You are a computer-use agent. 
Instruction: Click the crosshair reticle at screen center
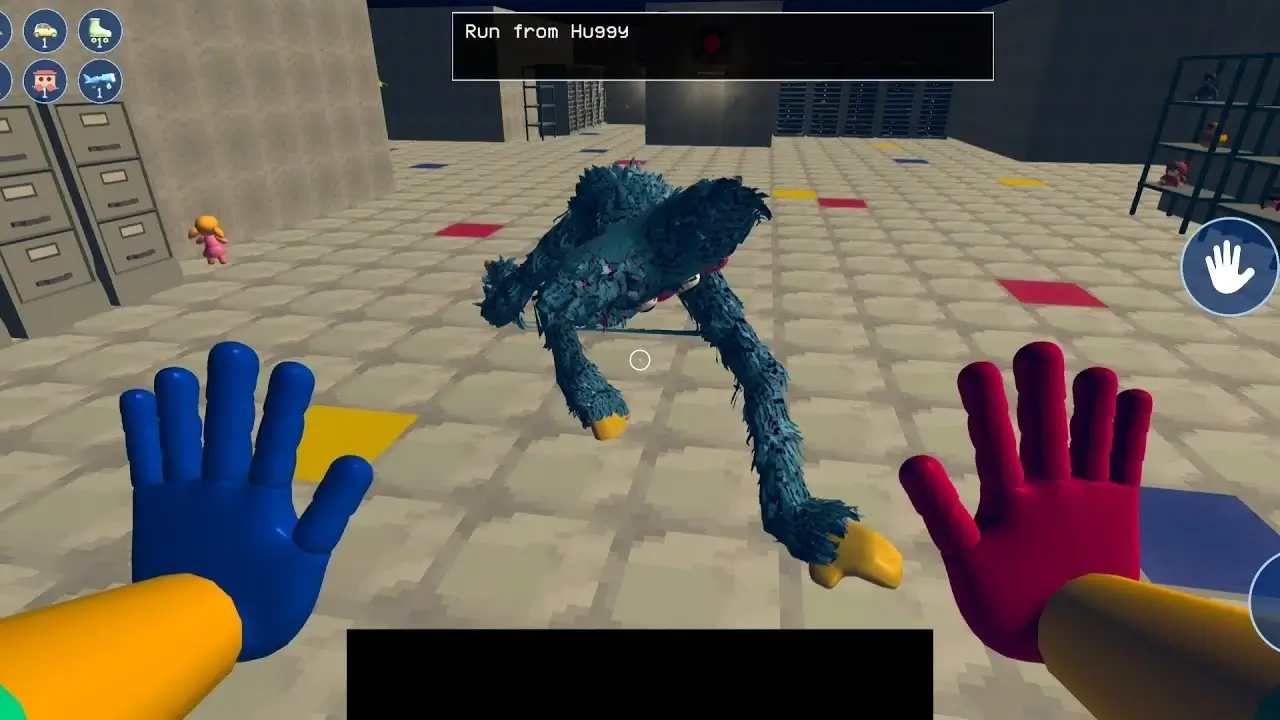click(x=640, y=360)
